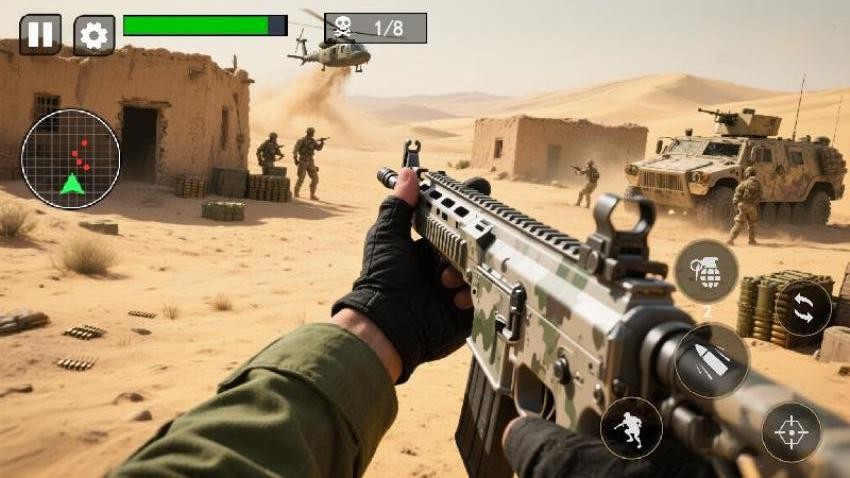Activate the running soldier sprint button
850x478 pixels.
coord(631,428)
